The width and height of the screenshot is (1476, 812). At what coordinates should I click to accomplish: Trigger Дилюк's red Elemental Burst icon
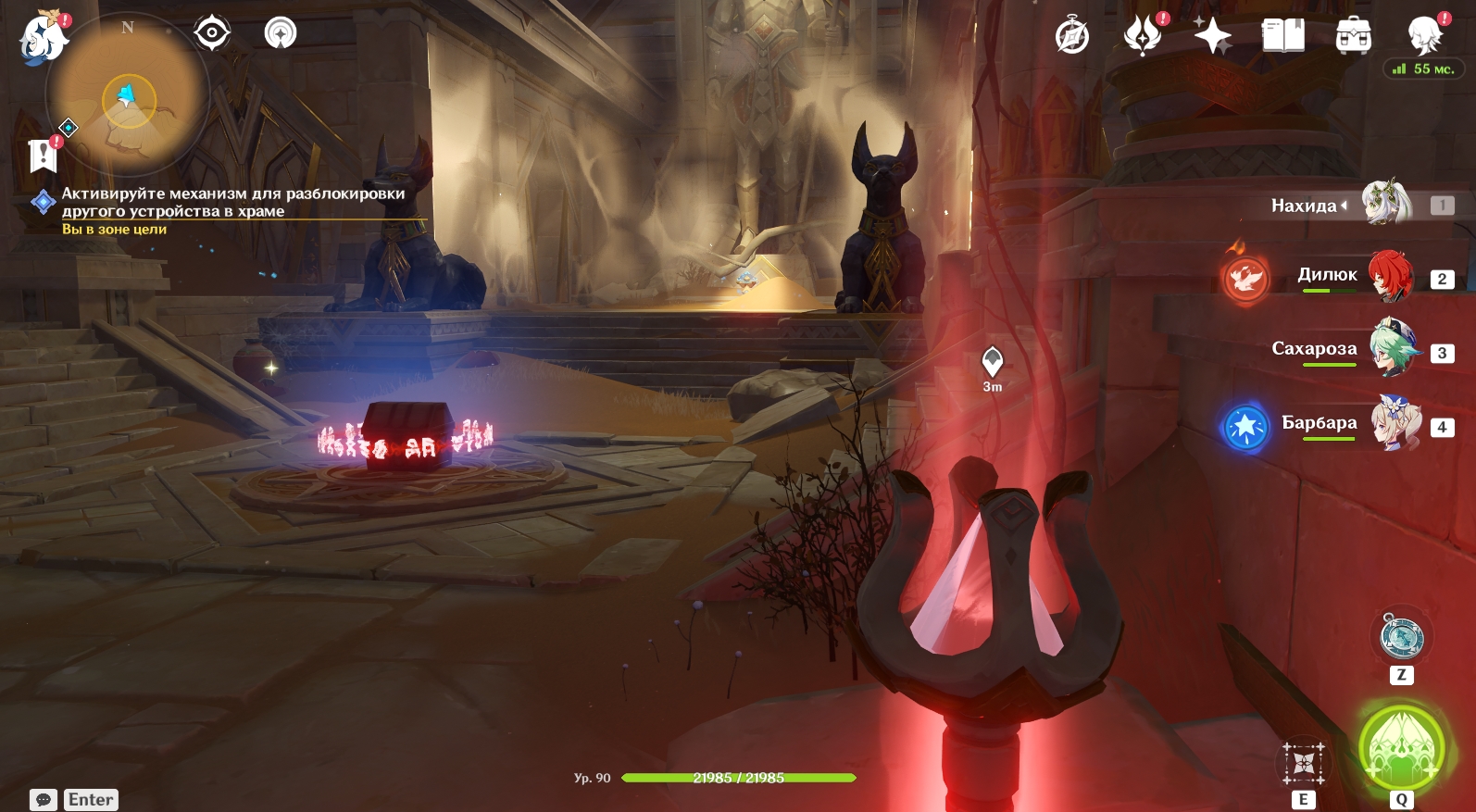(x=1245, y=278)
